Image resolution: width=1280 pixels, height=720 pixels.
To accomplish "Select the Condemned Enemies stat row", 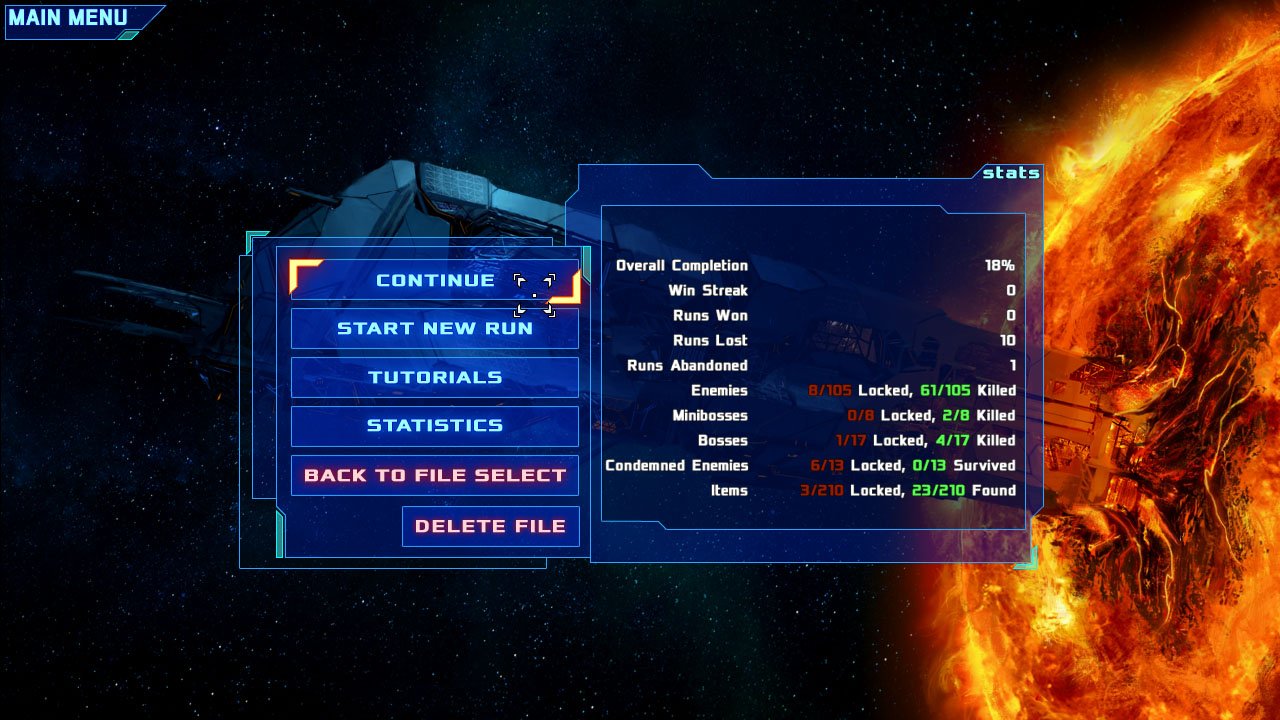I will click(676, 465).
